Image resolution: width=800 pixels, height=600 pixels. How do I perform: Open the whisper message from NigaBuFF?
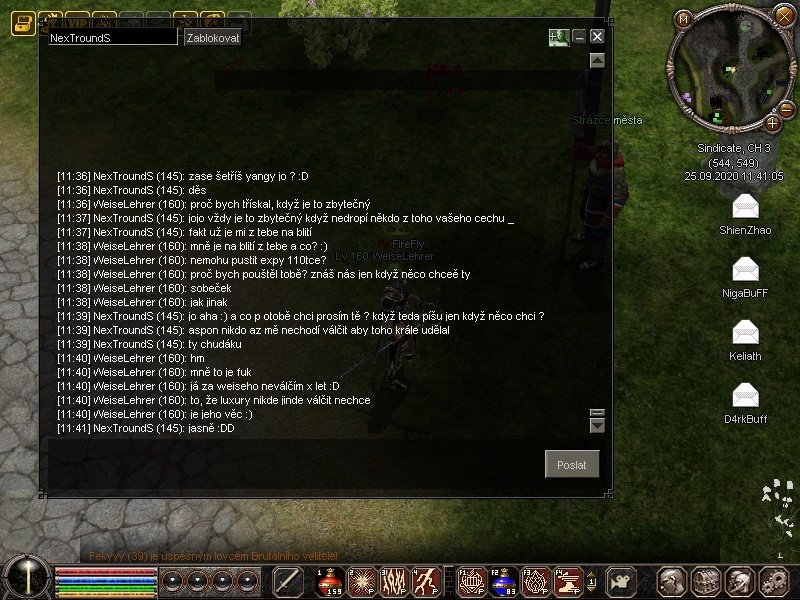pos(745,269)
